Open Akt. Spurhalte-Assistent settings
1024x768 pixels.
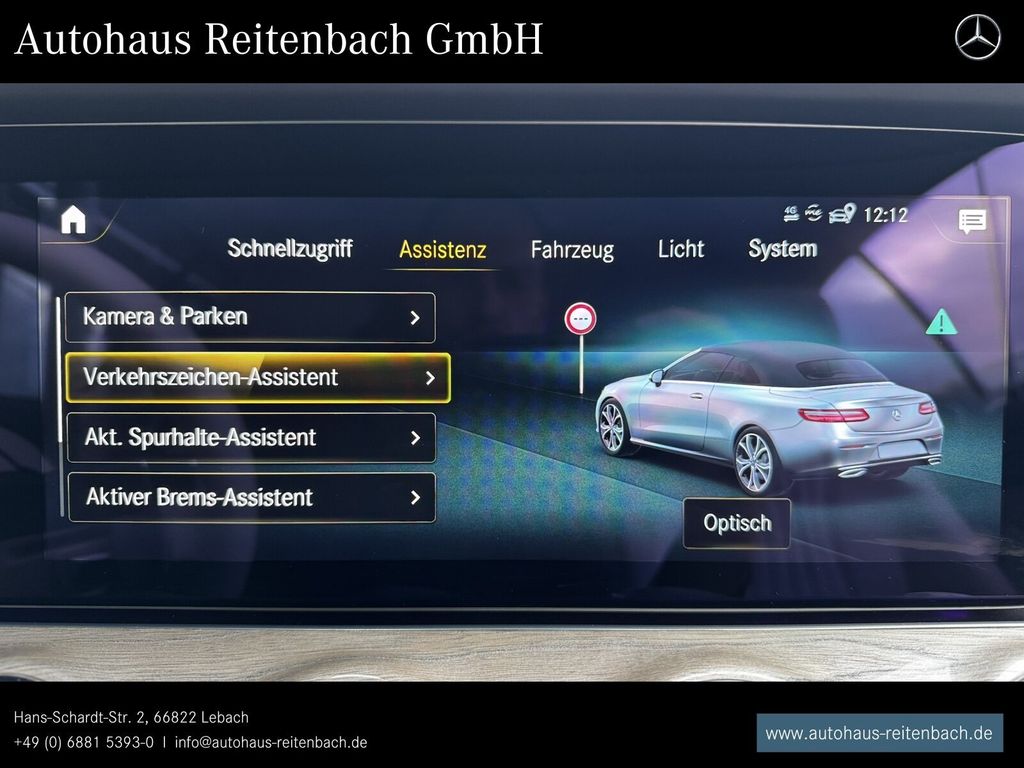click(251, 438)
